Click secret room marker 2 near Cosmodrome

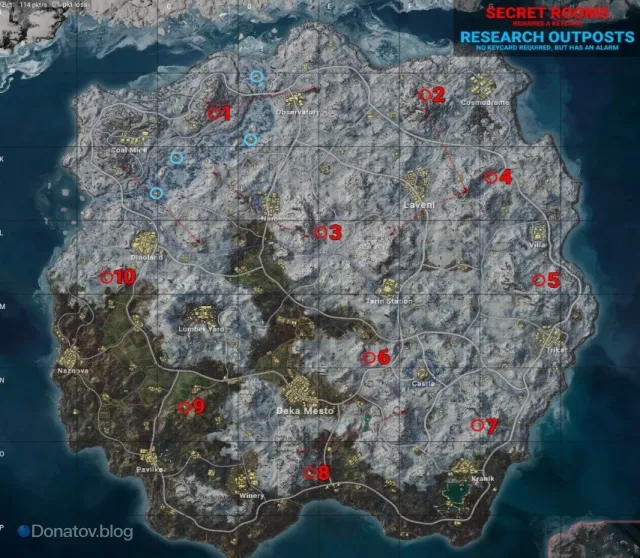(x=424, y=94)
